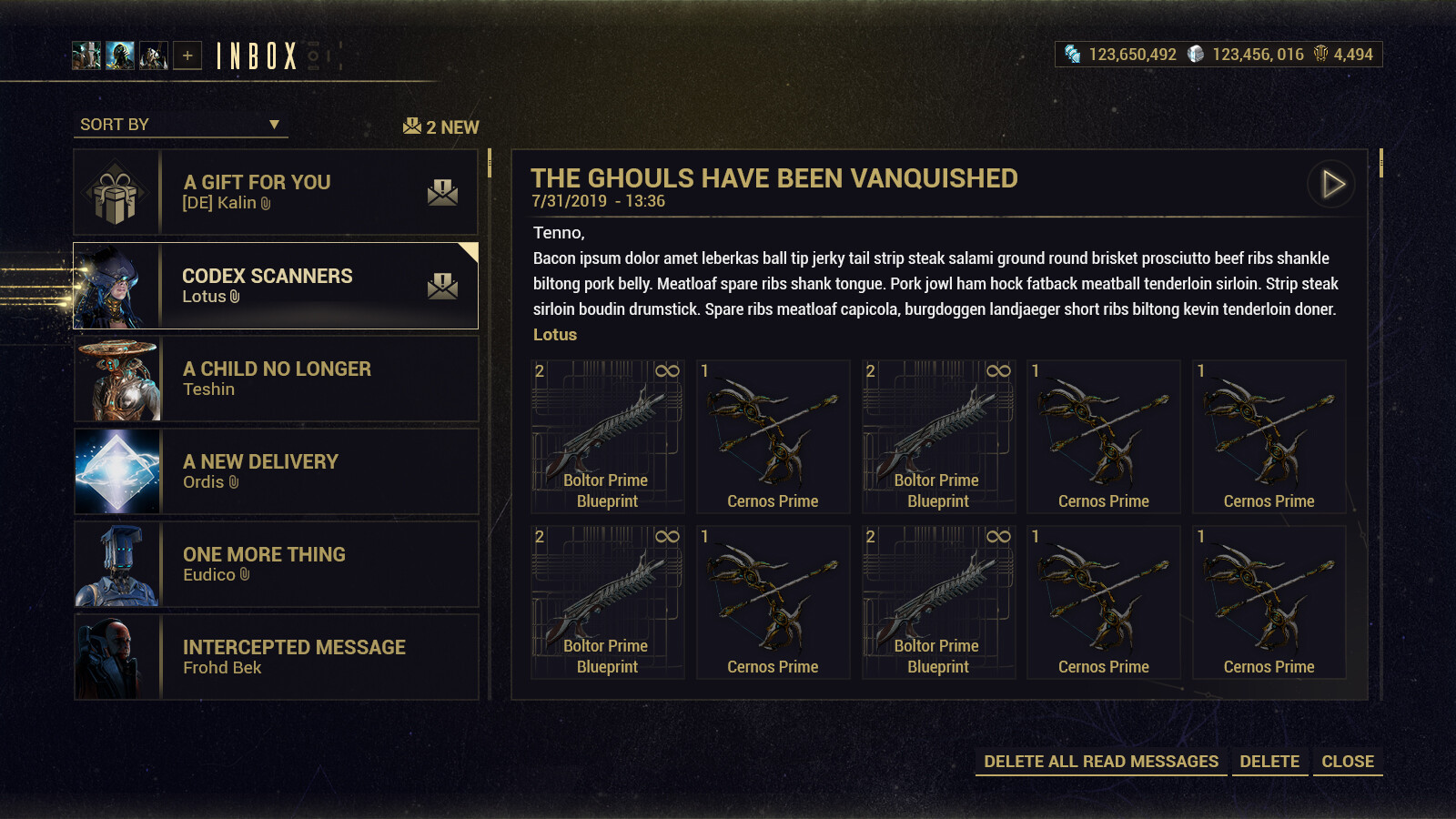The width and height of the screenshot is (1456, 819).
Task: Click the plus button beside squad portraits
Action: (187, 56)
